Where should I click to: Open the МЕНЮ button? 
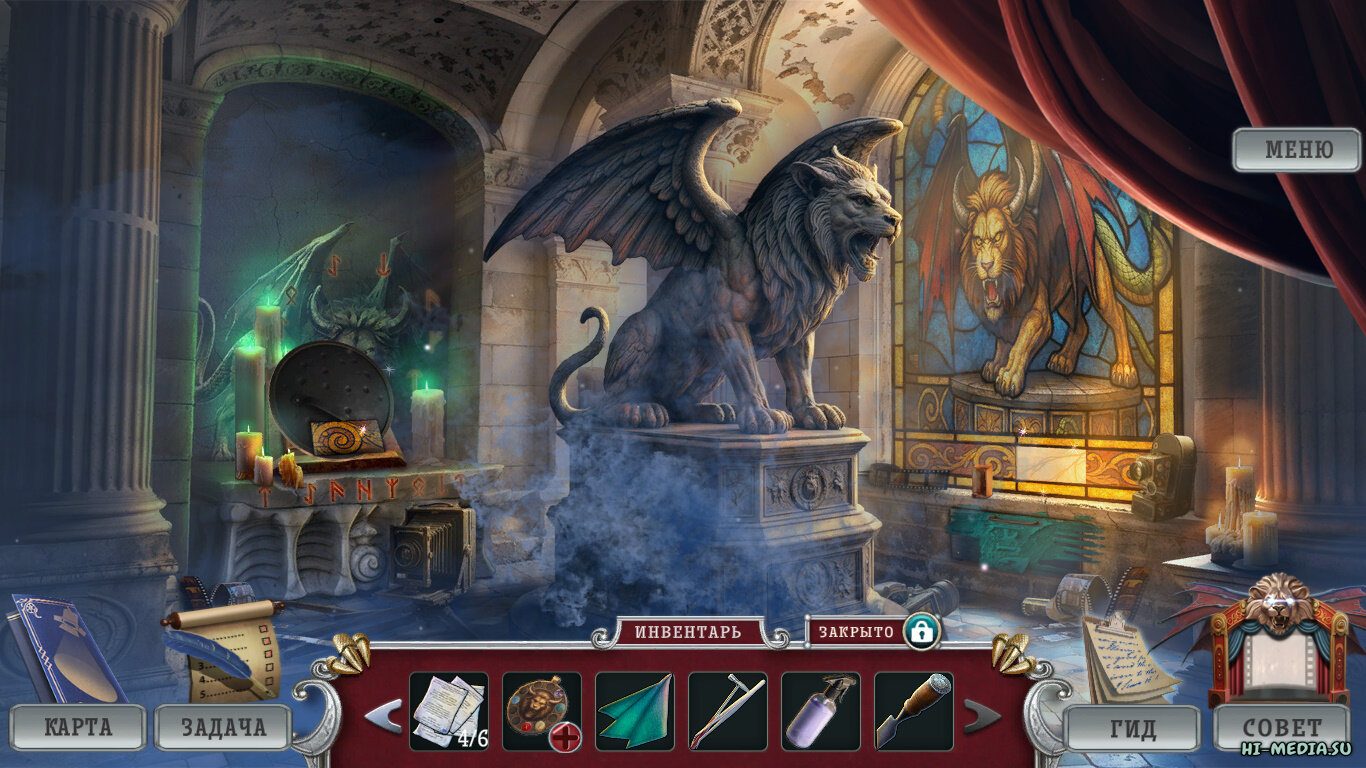[x=1297, y=150]
